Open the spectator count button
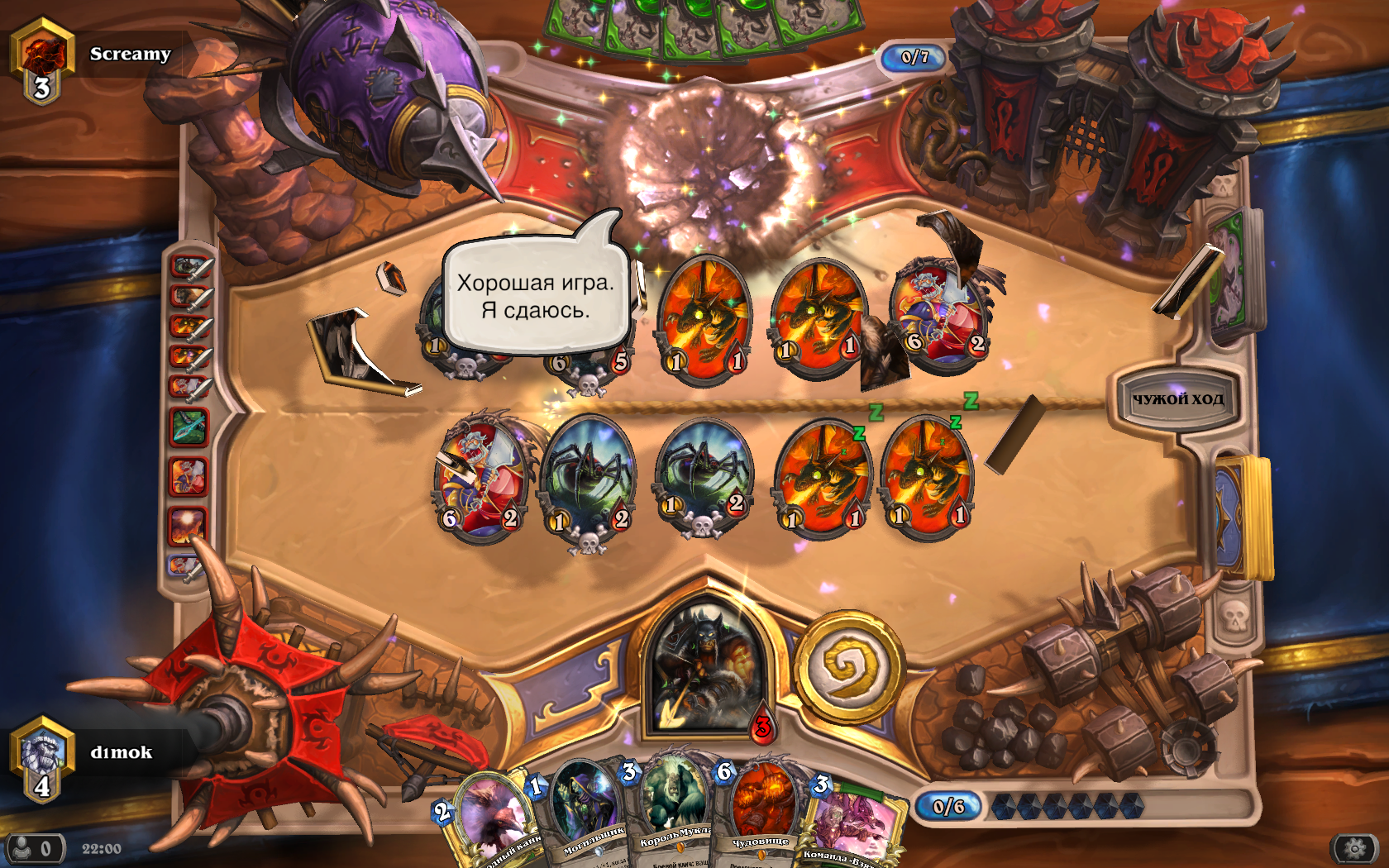 35,848
